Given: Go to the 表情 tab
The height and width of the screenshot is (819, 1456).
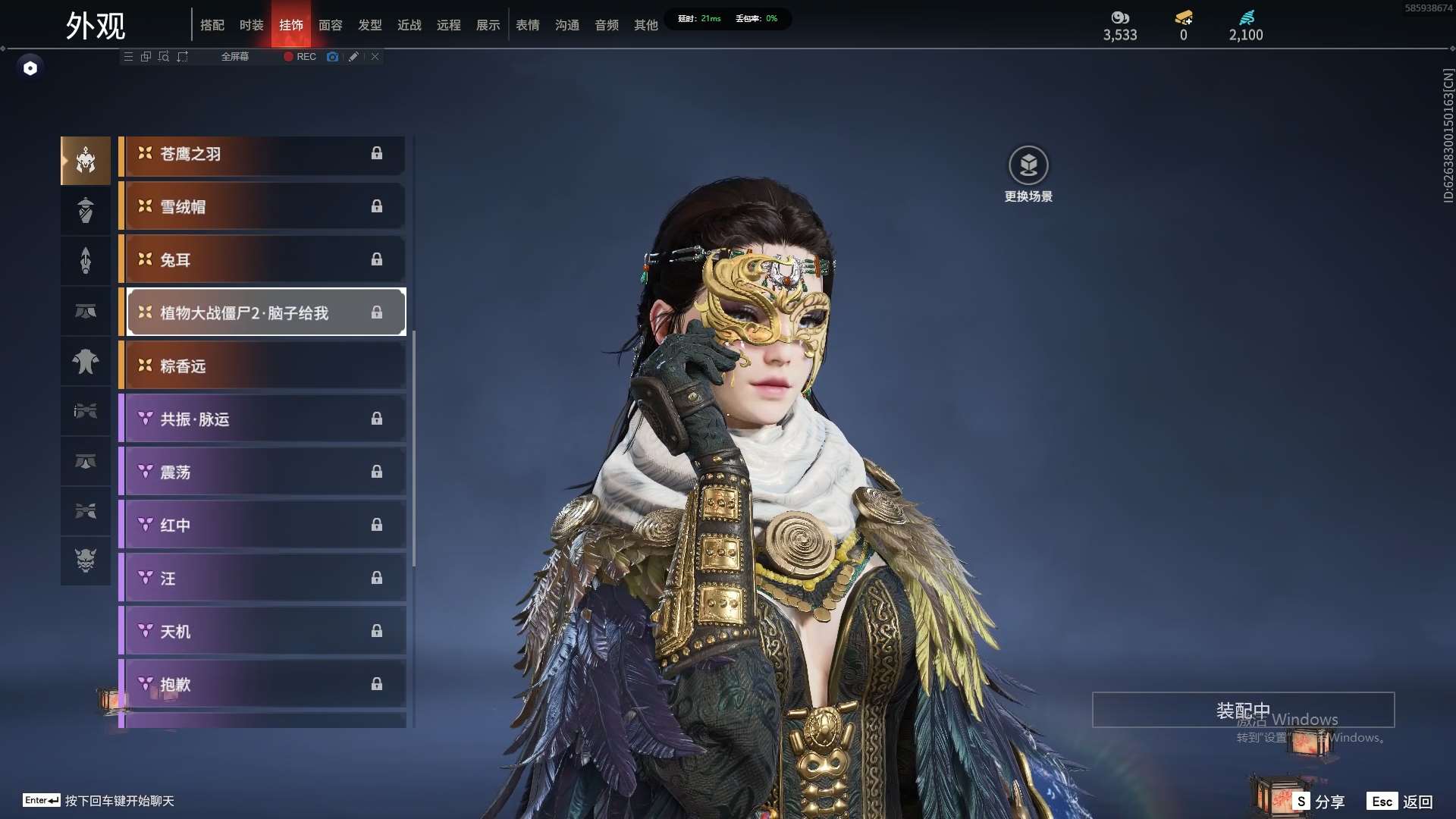Looking at the screenshot, I should click(527, 25).
